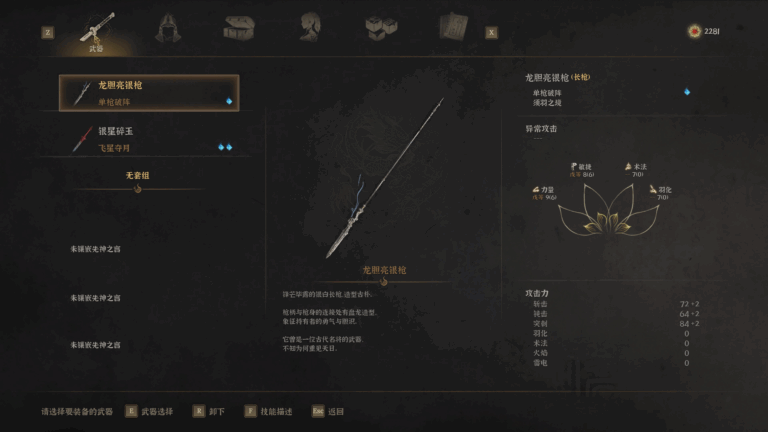Click the 武器选择 weapon select button
The height and width of the screenshot is (432, 768).
click(x=152, y=411)
